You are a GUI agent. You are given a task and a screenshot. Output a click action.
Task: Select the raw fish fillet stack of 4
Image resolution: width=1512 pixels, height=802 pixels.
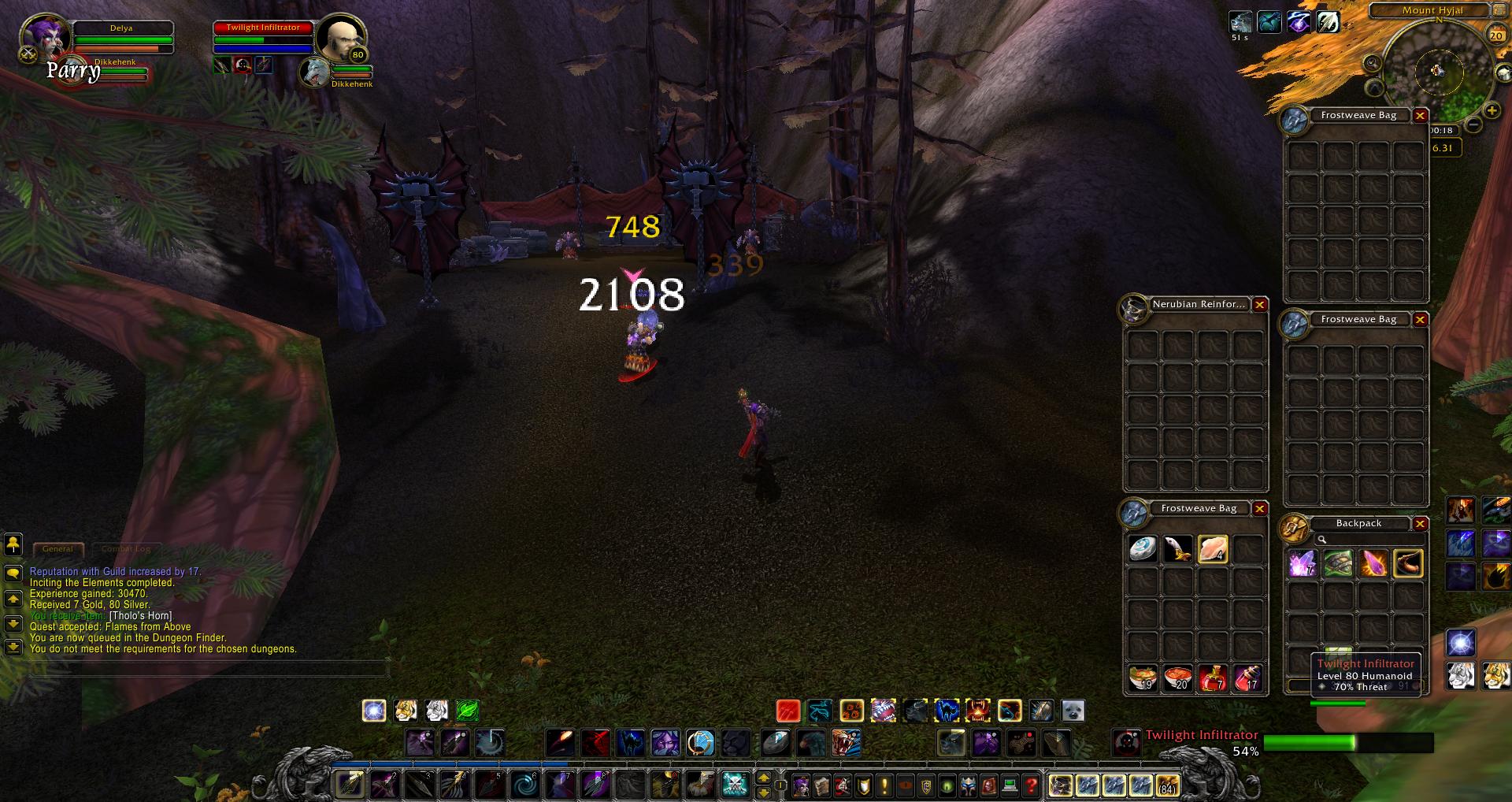(x=1213, y=549)
